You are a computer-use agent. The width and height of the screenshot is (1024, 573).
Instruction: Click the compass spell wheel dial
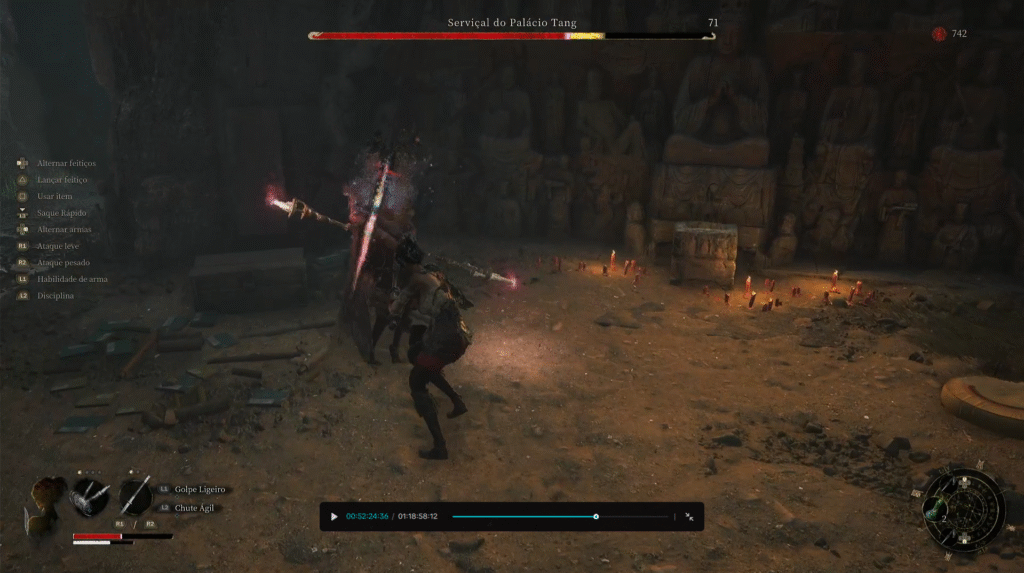click(x=968, y=510)
